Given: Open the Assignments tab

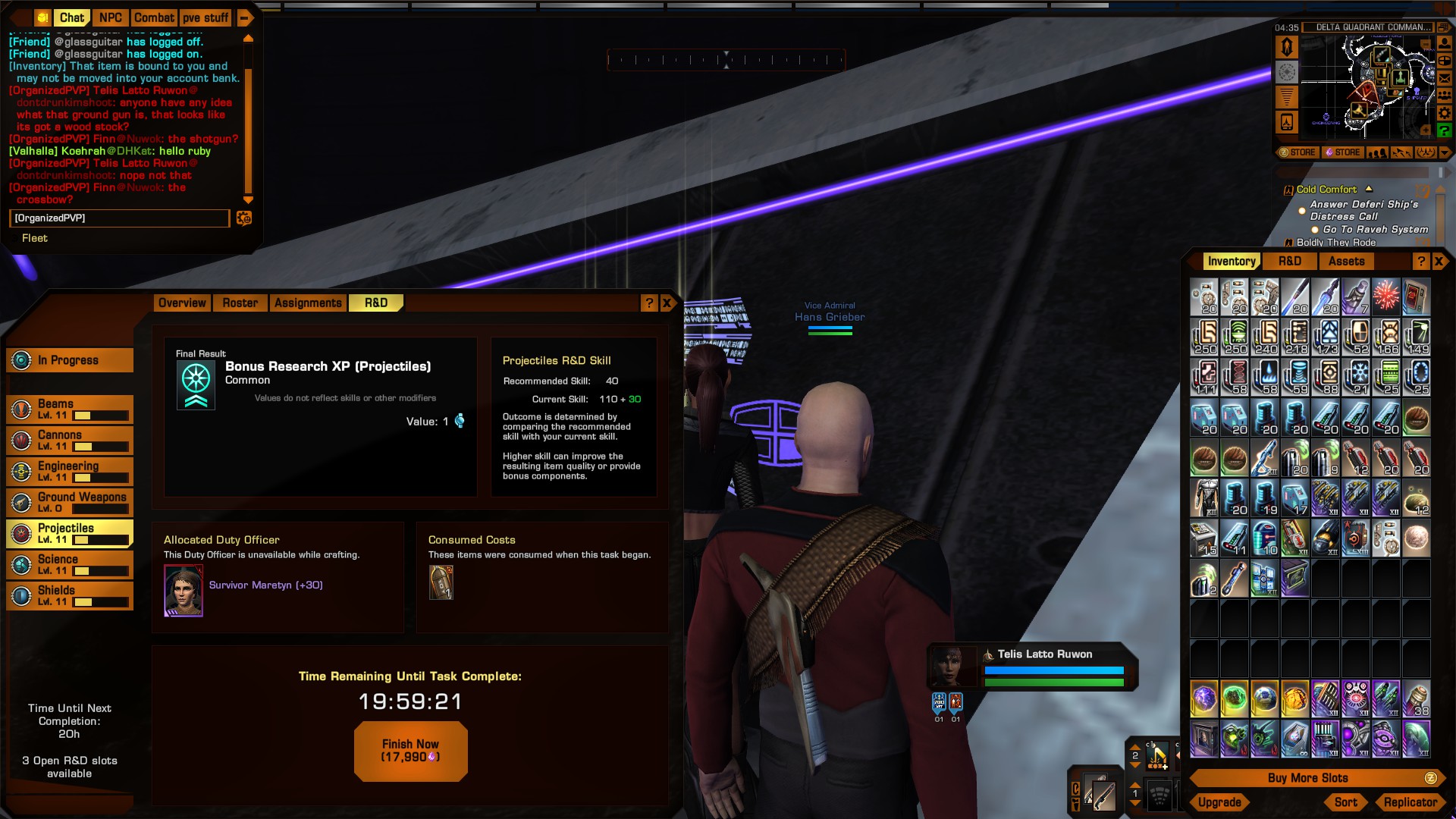Looking at the screenshot, I should point(308,303).
